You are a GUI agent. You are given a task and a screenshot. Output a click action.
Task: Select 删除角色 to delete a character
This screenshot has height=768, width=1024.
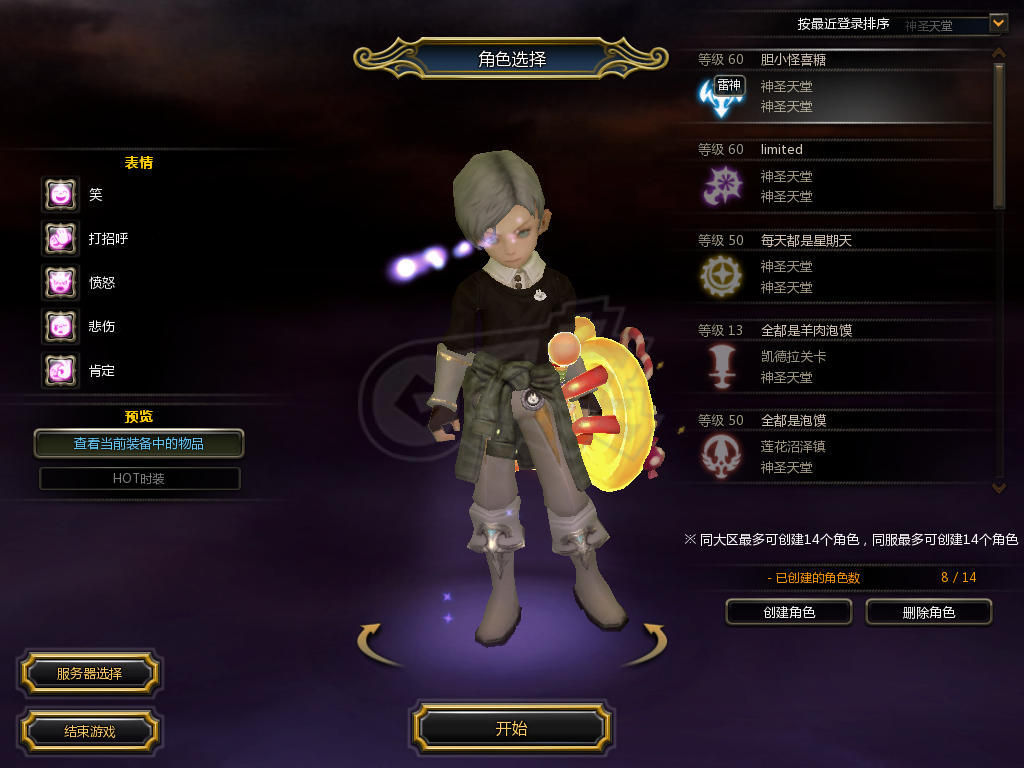tap(928, 612)
